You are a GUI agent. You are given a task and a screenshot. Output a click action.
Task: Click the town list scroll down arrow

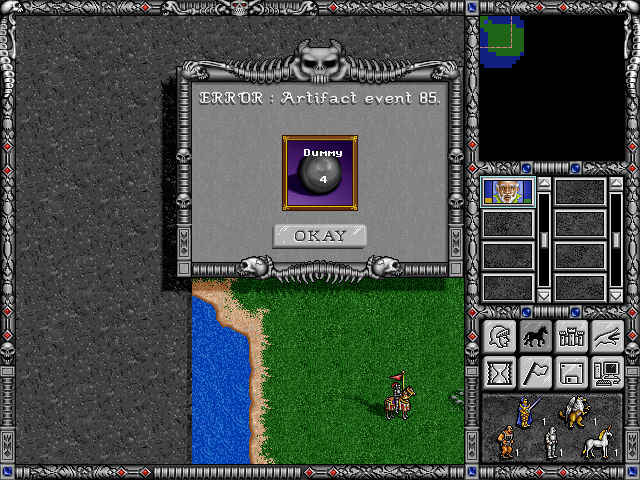(x=616, y=296)
